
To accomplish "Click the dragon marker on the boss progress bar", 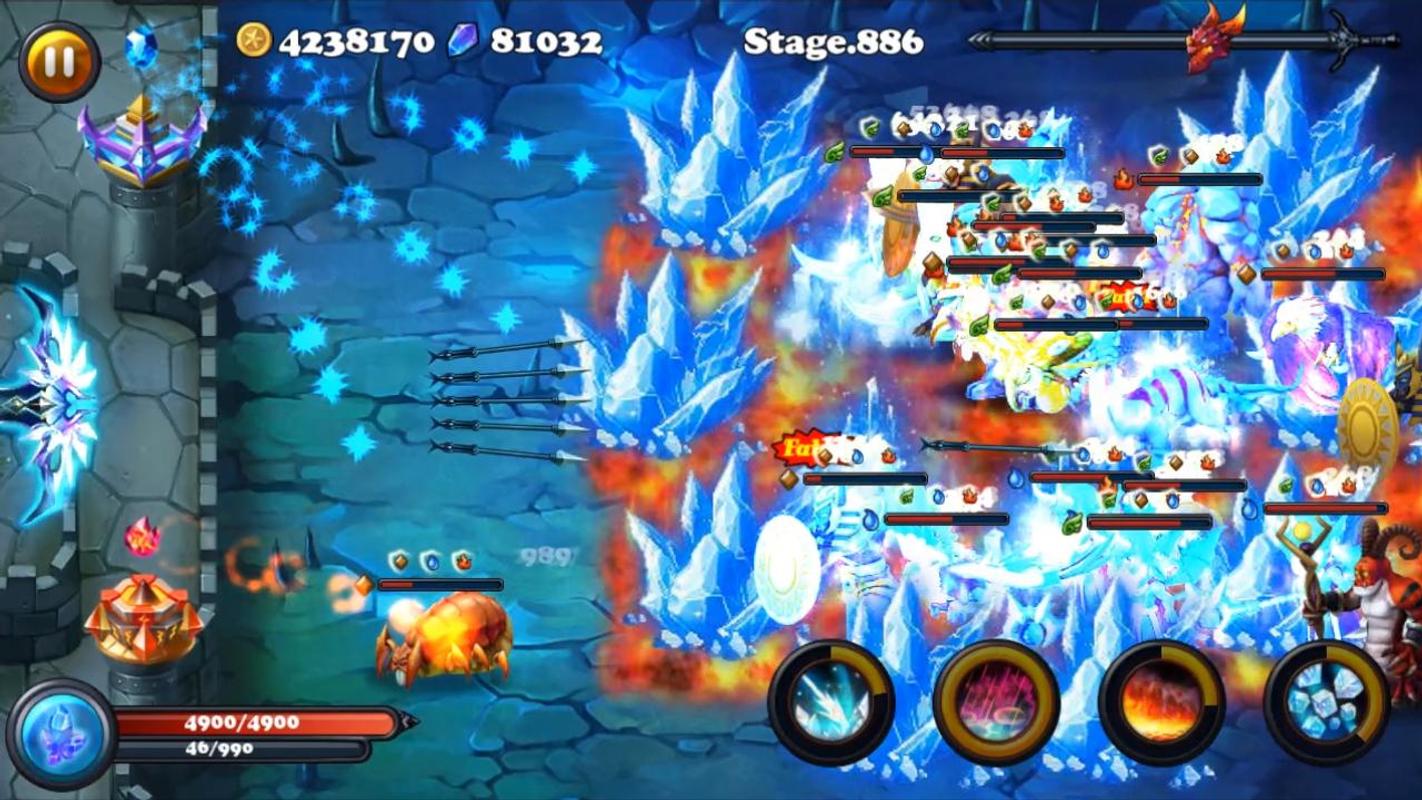I will [1209, 42].
